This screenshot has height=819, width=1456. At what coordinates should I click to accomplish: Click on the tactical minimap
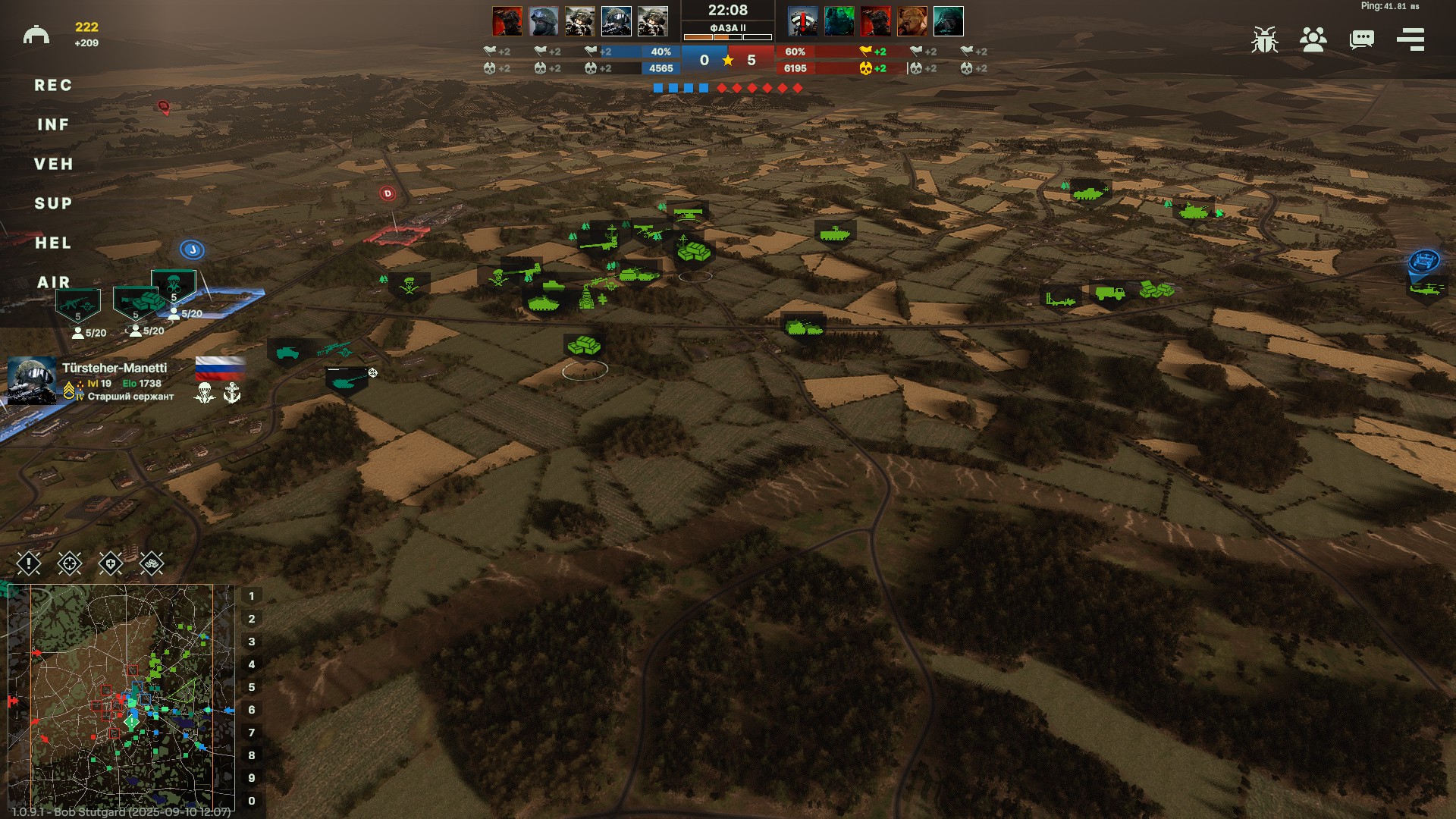click(x=121, y=698)
